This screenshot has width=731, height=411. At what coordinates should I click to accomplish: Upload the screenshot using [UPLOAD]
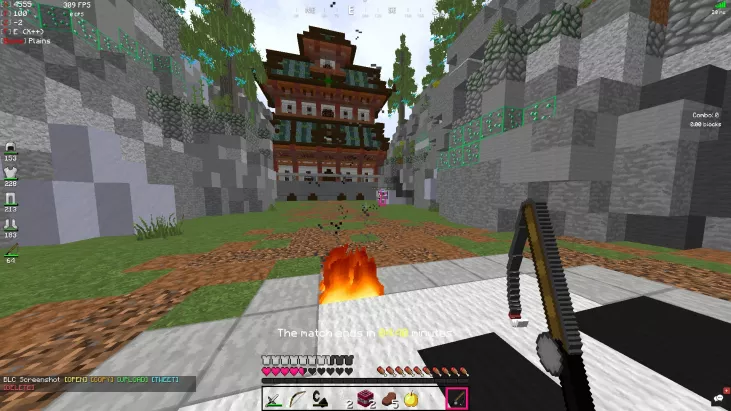point(136,381)
